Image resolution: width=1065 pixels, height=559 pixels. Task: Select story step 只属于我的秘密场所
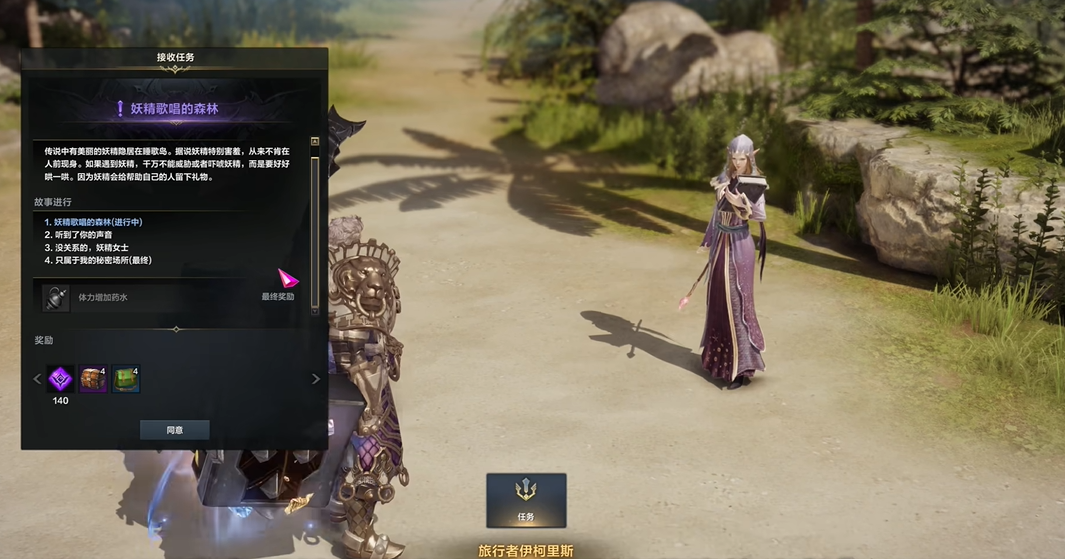98,260
